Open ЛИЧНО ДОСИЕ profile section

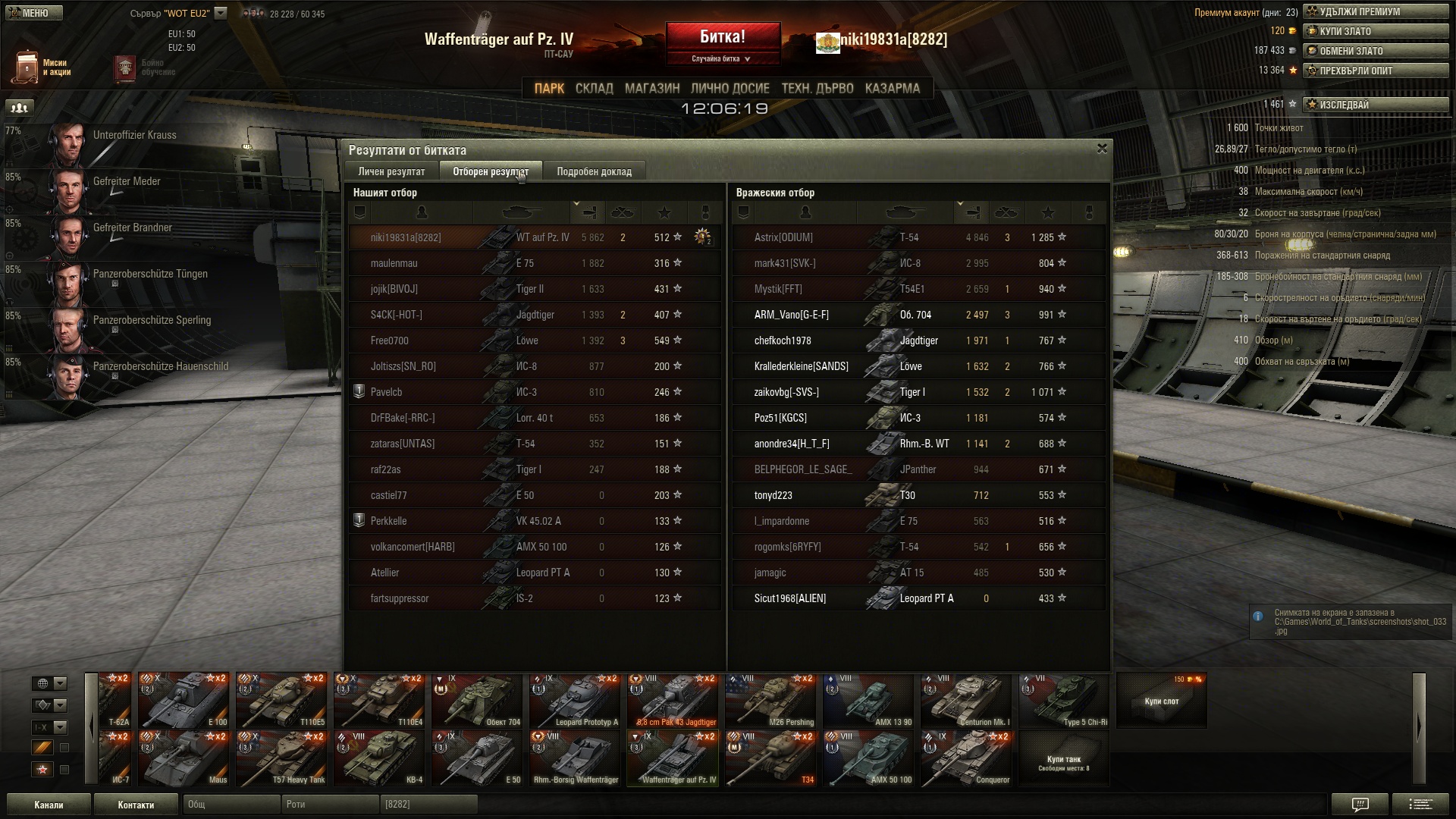click(x=730, y=89)
